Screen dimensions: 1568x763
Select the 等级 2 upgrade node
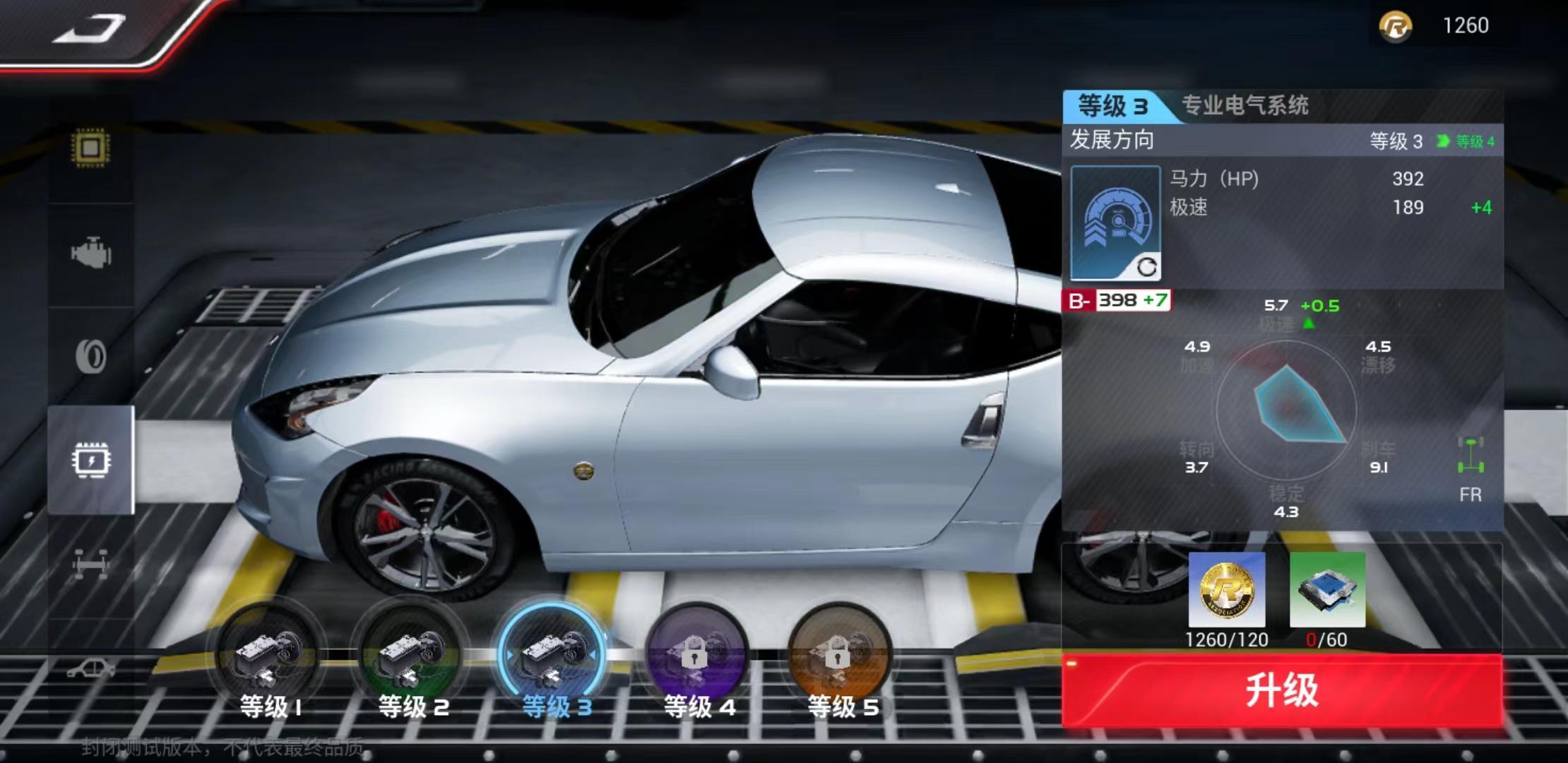pos(412,658)
